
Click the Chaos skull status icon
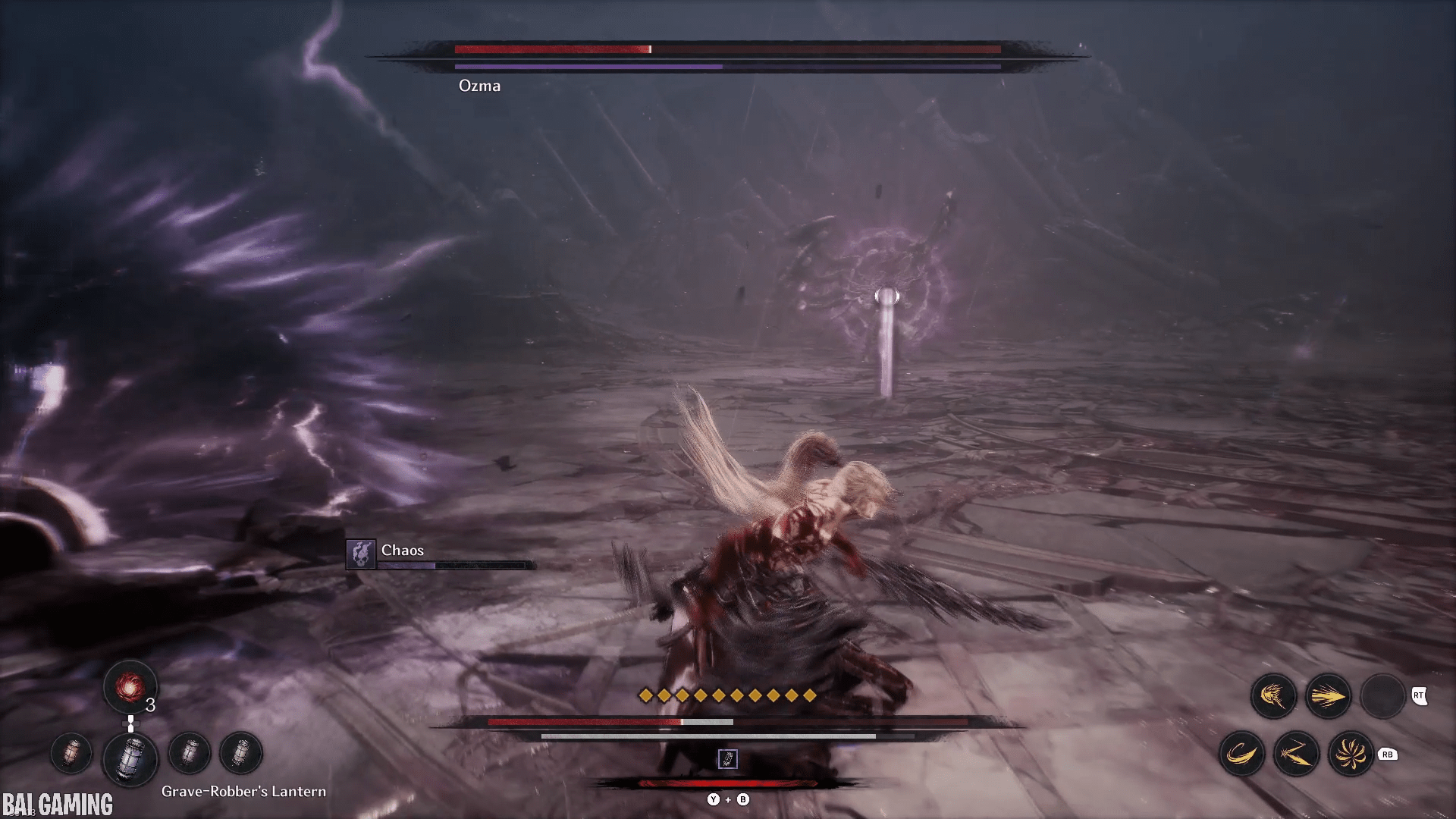[361, 554]
